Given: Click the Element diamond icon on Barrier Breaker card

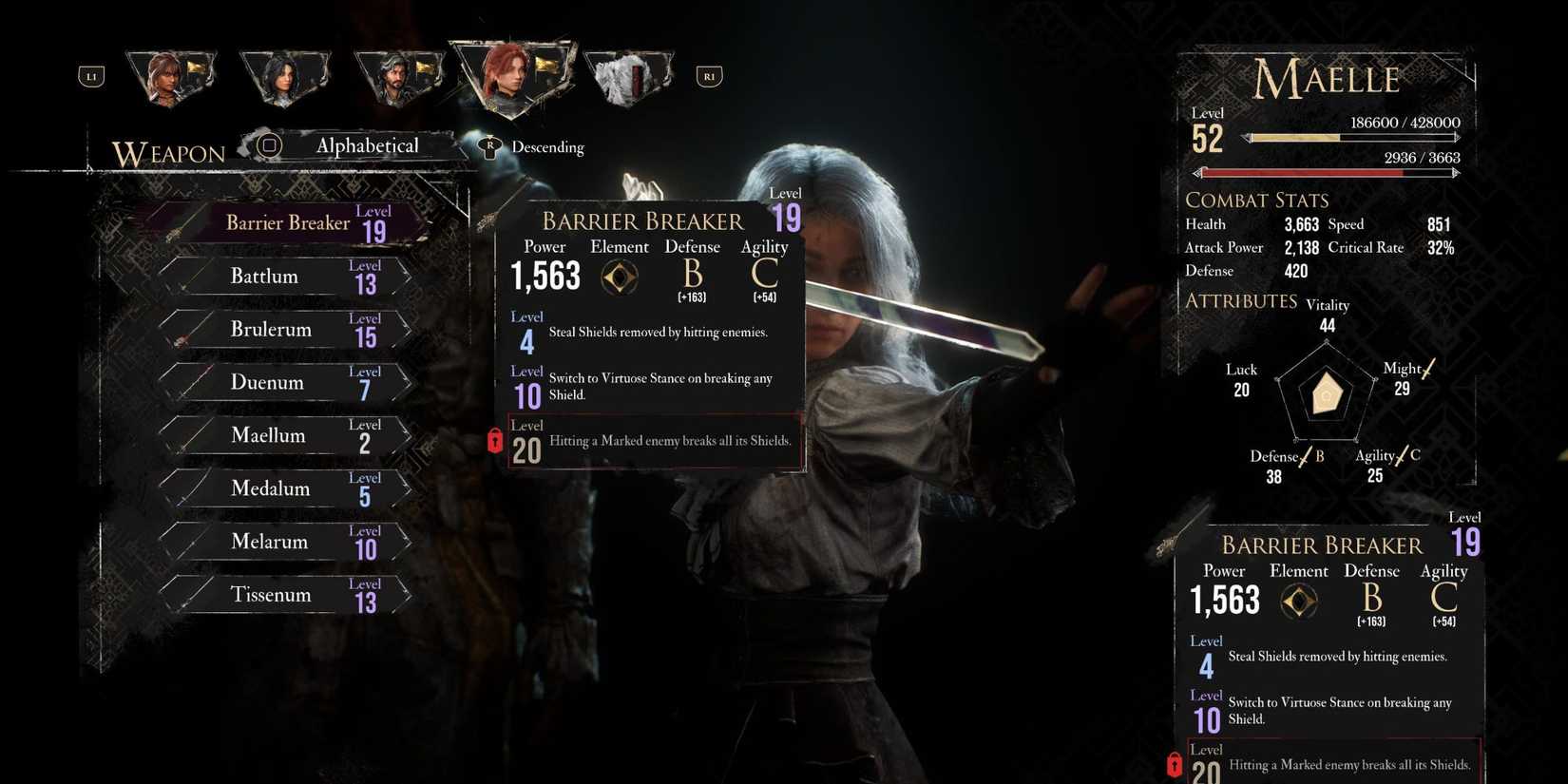Looking at the screenshot, I should click(x=620, y=277).
